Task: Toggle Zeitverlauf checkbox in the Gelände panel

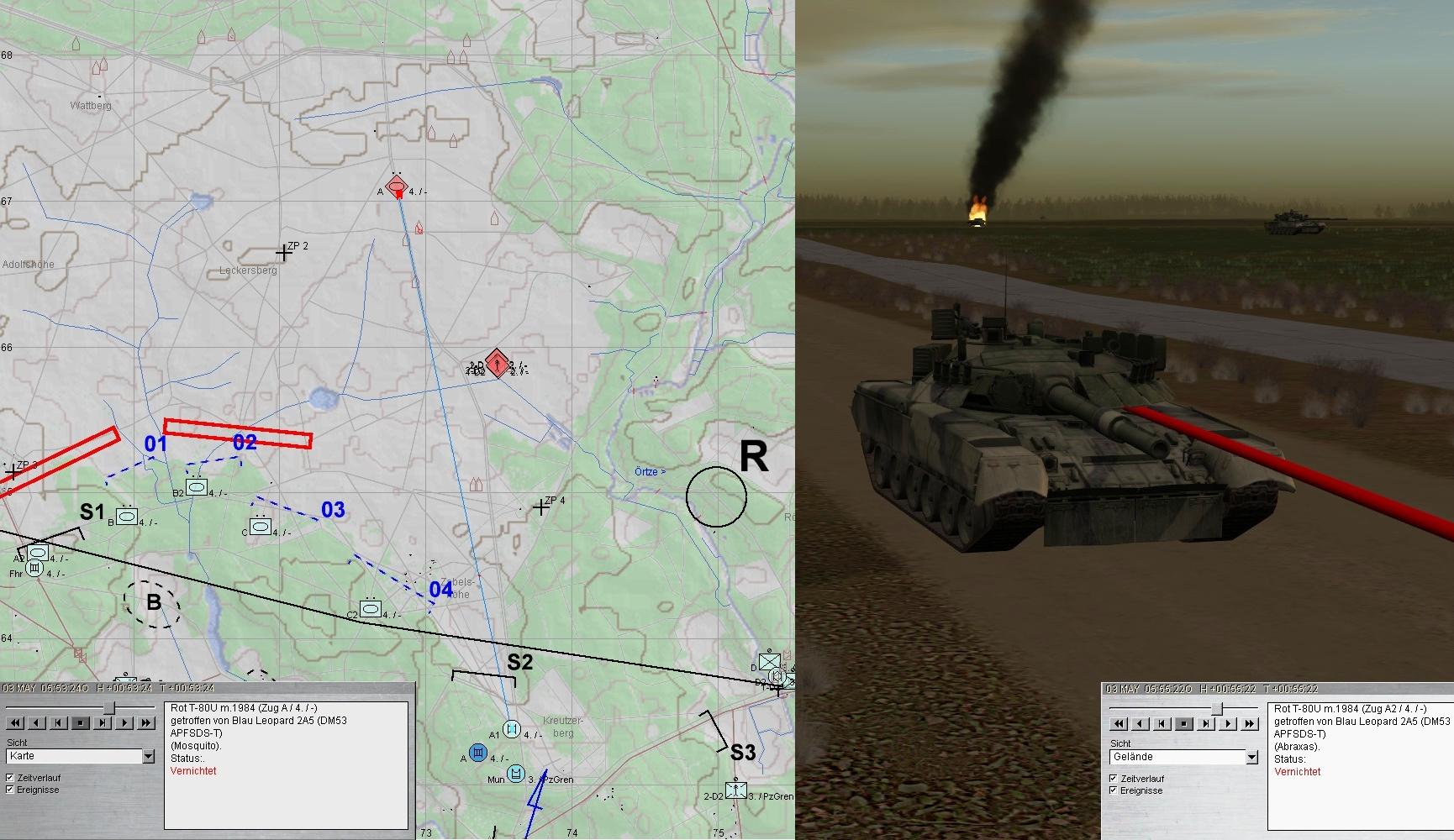Action: 1114,779
